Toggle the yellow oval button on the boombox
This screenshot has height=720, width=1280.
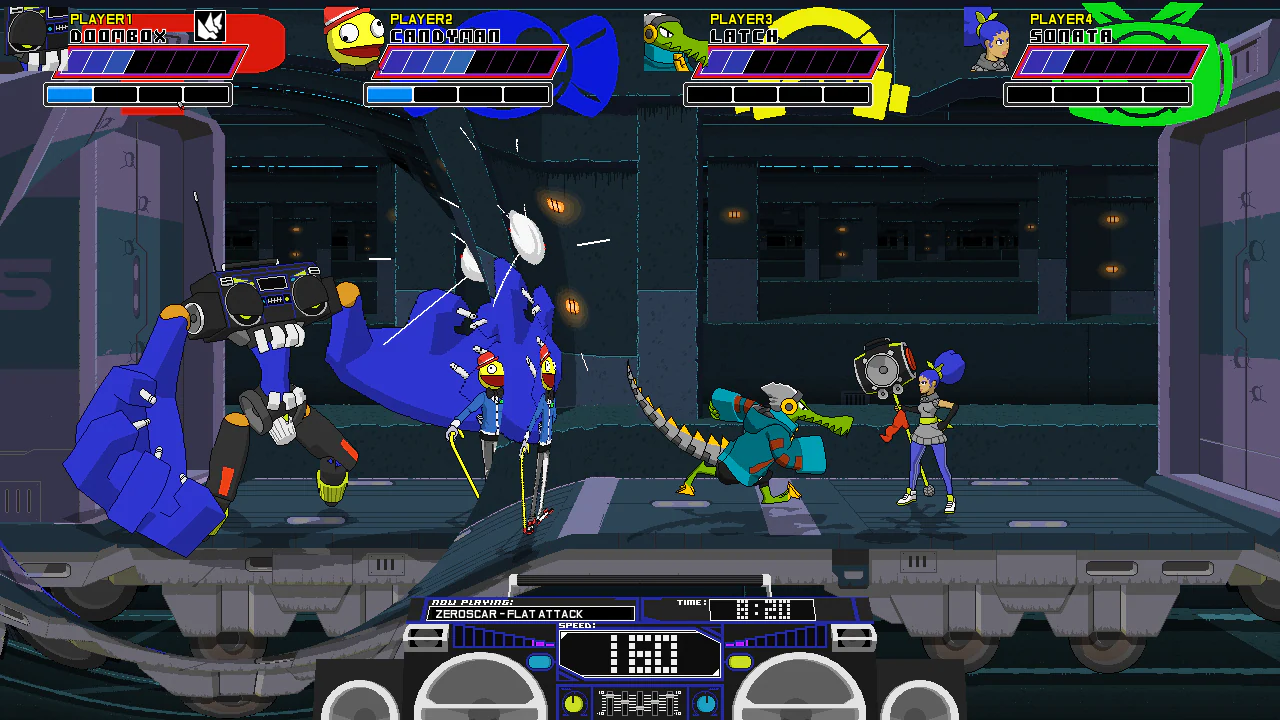pos(740,660)
